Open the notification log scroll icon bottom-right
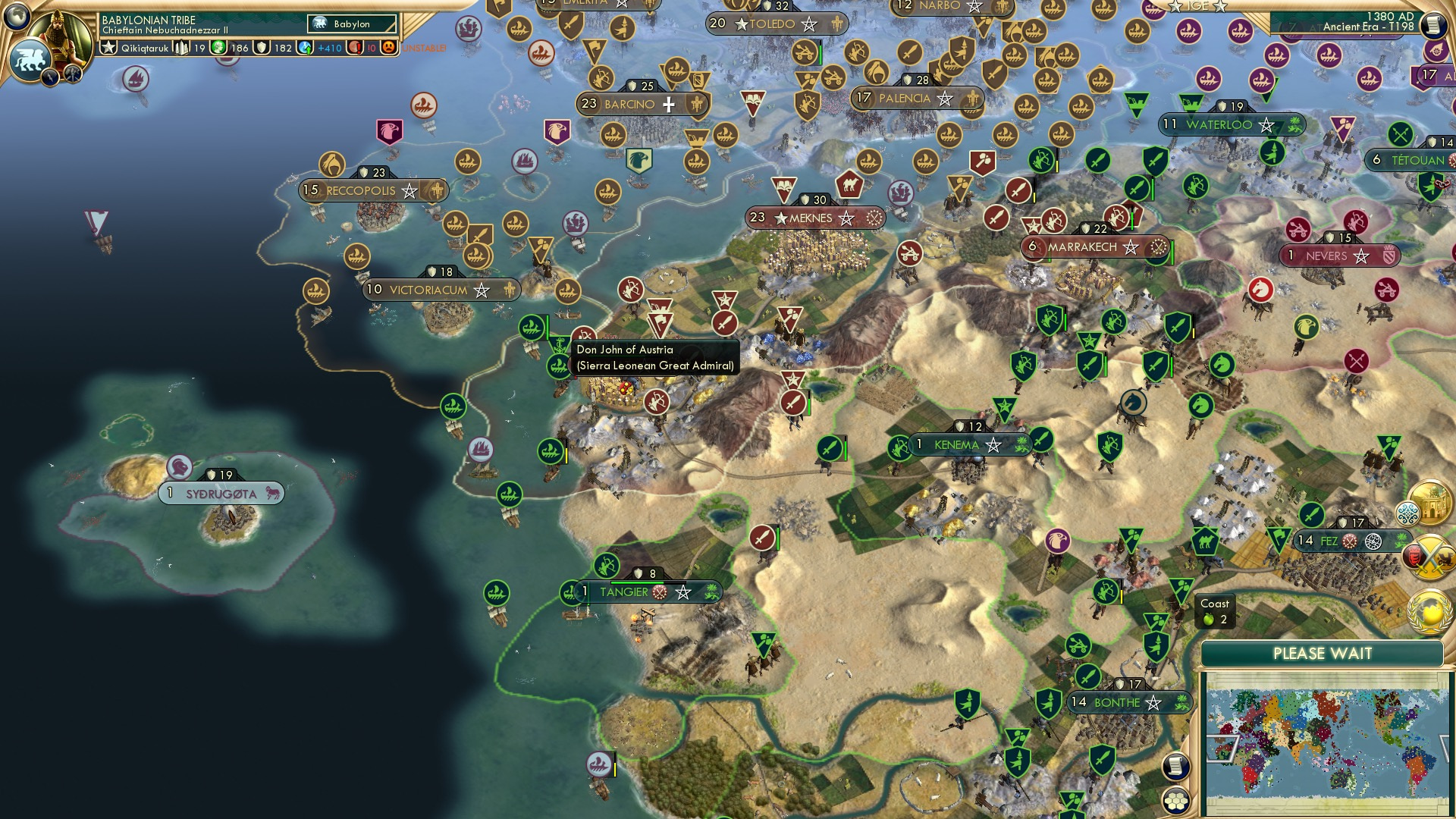1456x819 pixels. (x=1175, y=766)
